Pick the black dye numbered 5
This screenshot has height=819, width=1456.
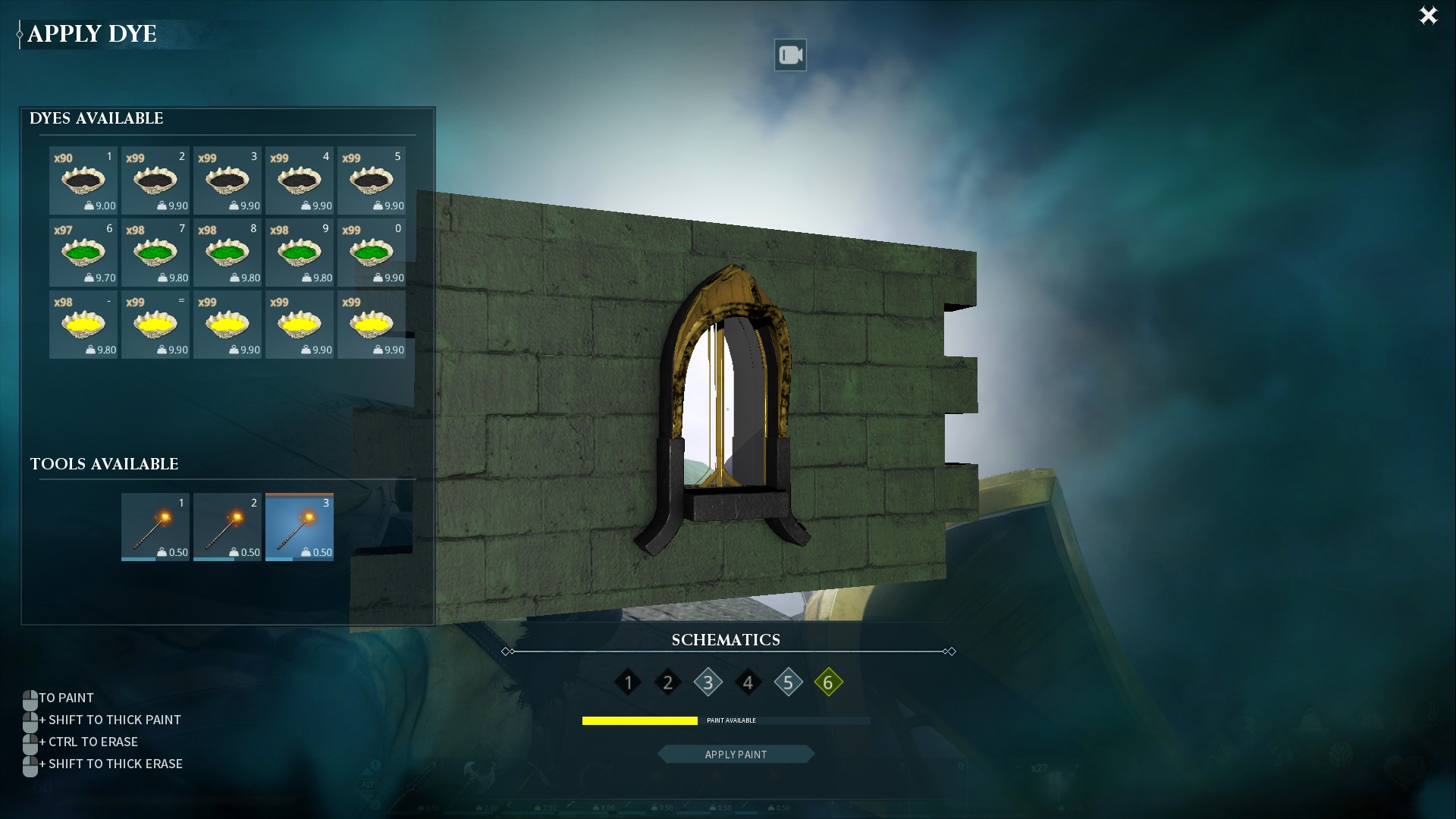click(x=372, y=180)
